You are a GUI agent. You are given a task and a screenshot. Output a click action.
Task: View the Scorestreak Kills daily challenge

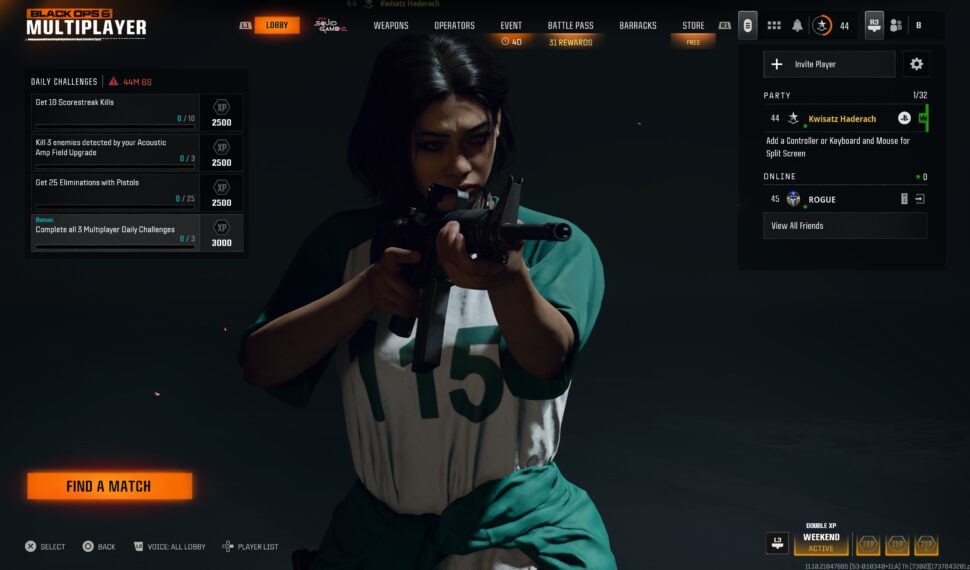point(115,112)
